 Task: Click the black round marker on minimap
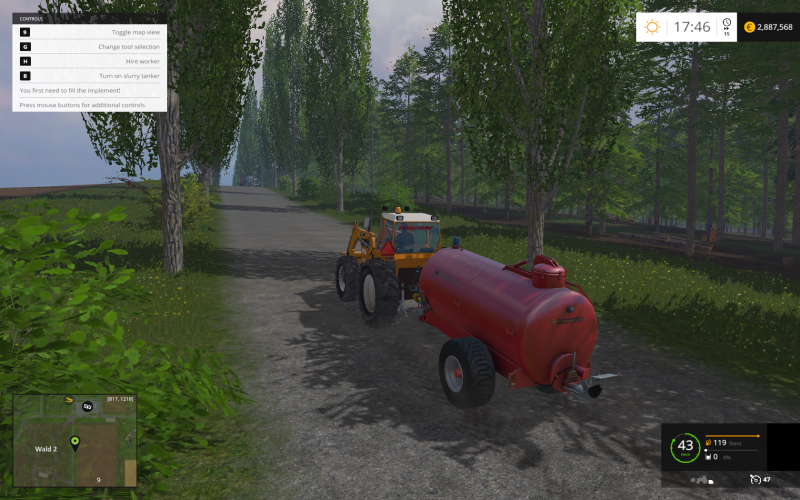87,406
